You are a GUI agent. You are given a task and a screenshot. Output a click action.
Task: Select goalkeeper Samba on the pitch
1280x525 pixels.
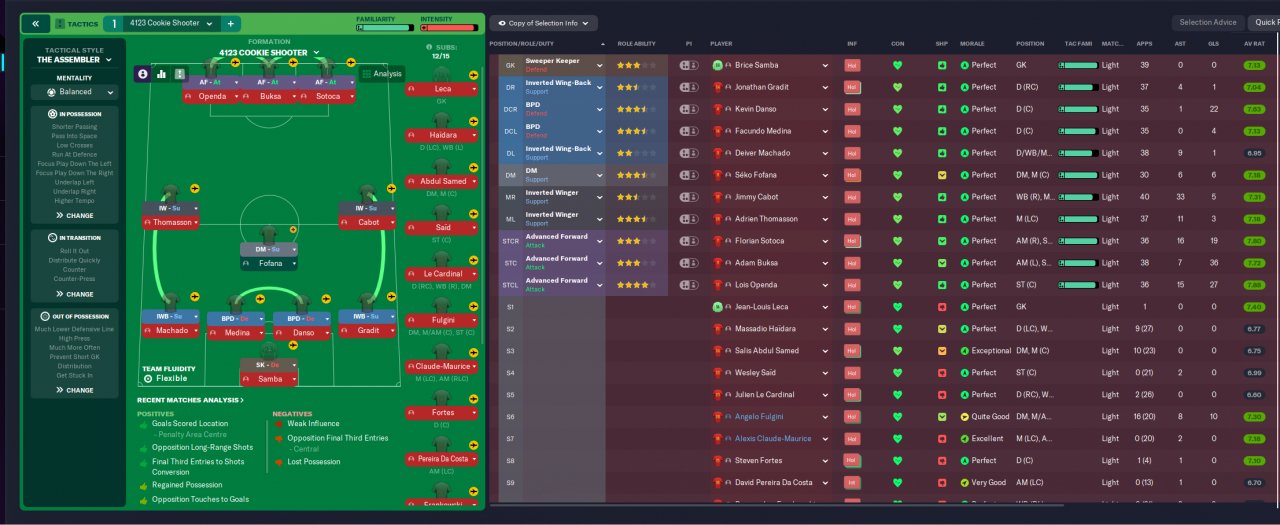point(268,379)
